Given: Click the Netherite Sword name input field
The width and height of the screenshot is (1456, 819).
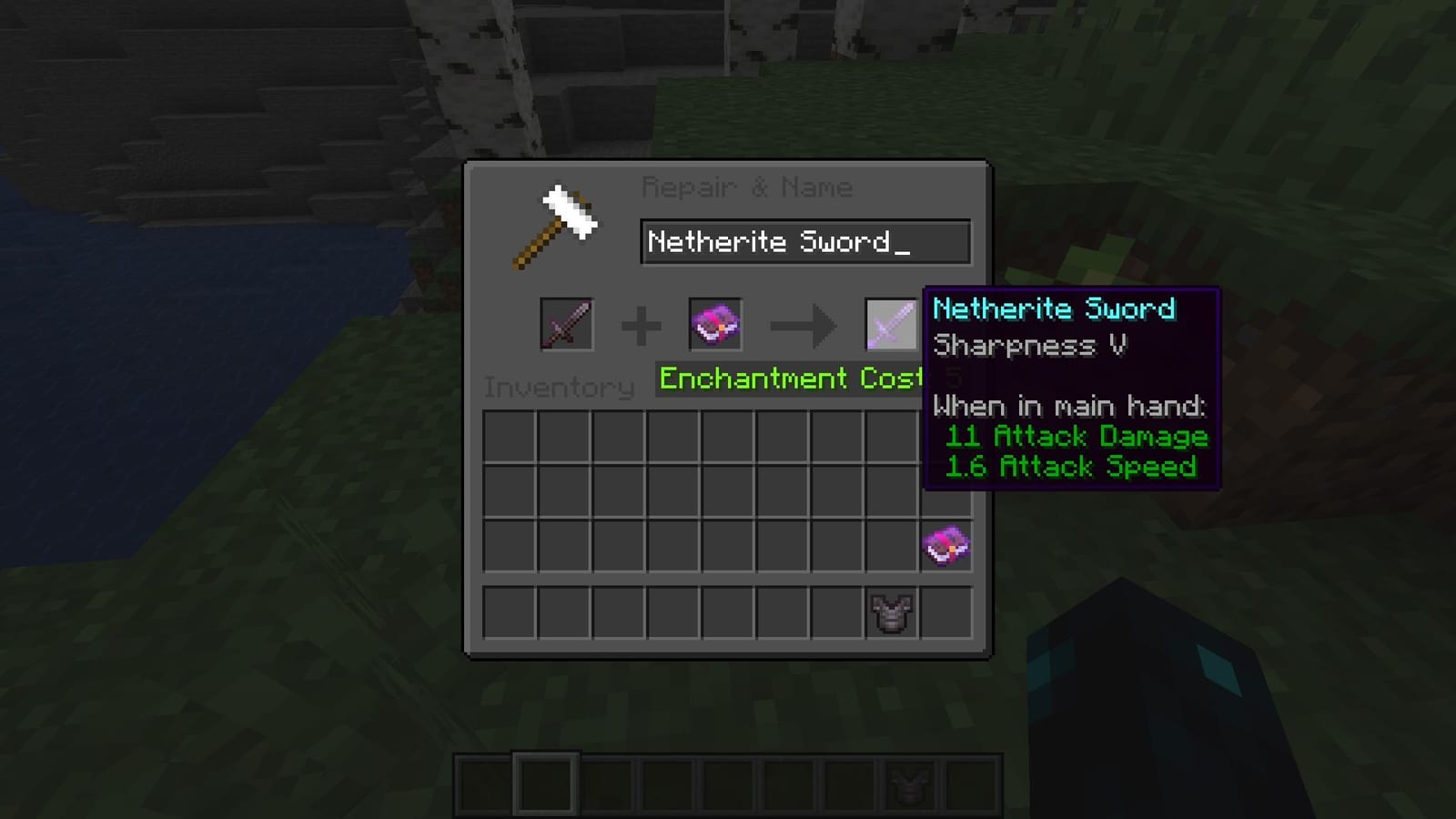Looking at the screenshot, I should click(x=804, y=241).
